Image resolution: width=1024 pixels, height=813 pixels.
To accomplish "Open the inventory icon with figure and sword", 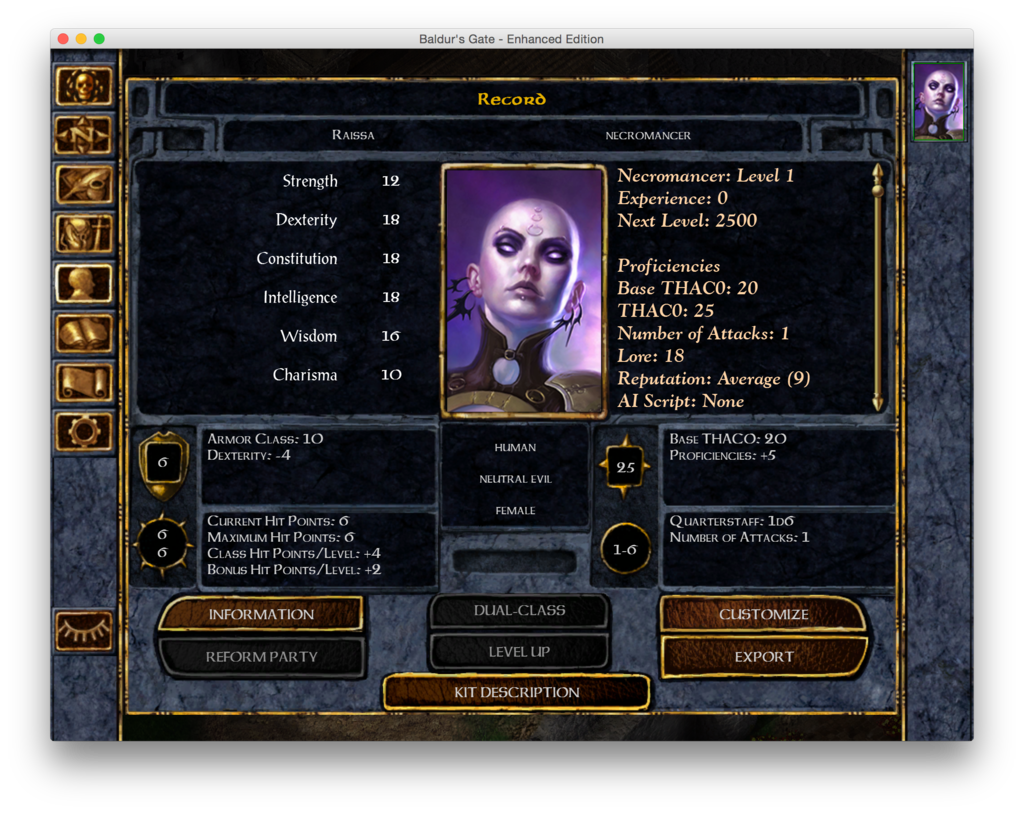I will 84,234.
